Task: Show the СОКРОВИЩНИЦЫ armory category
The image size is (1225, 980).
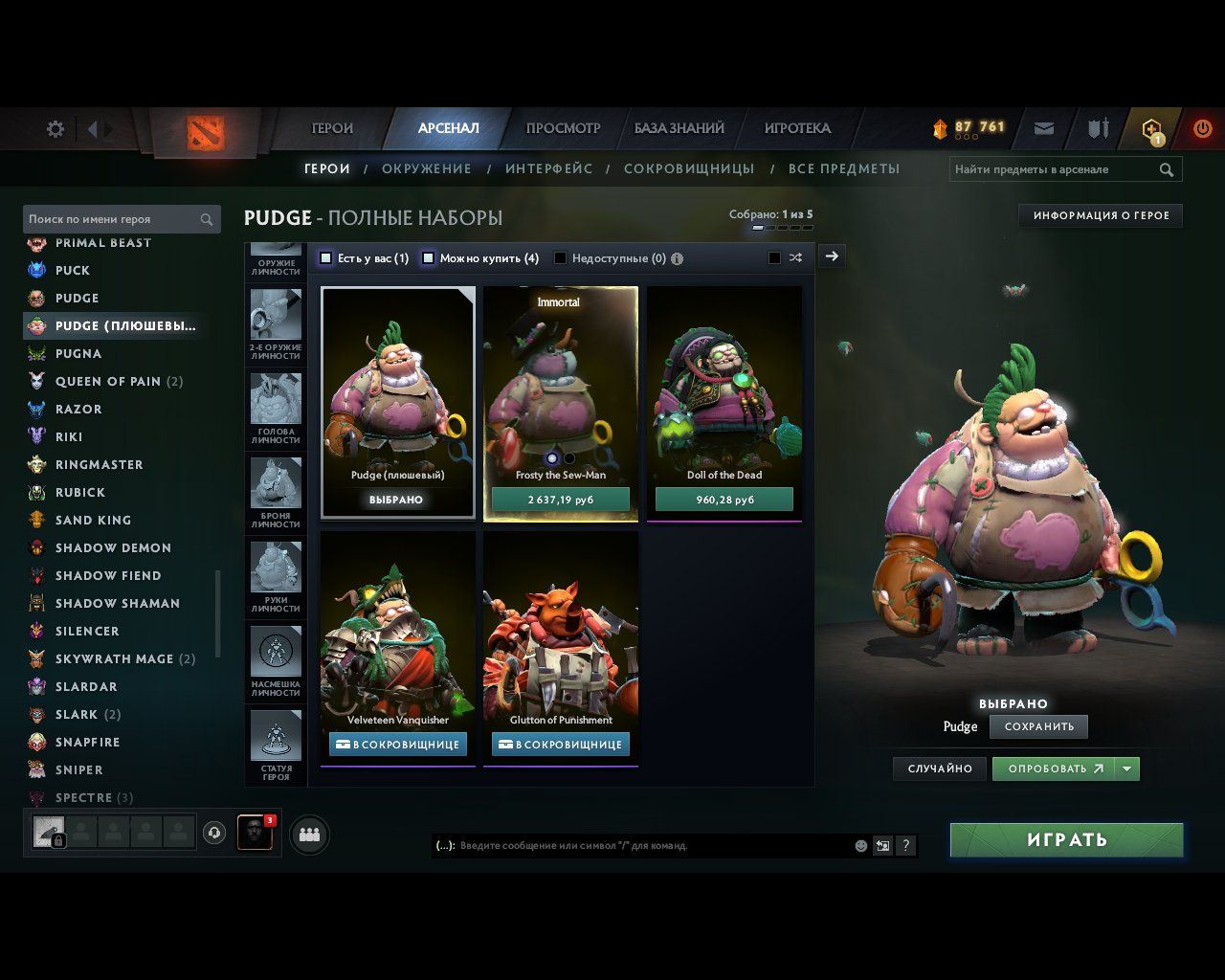Action: 689,169
